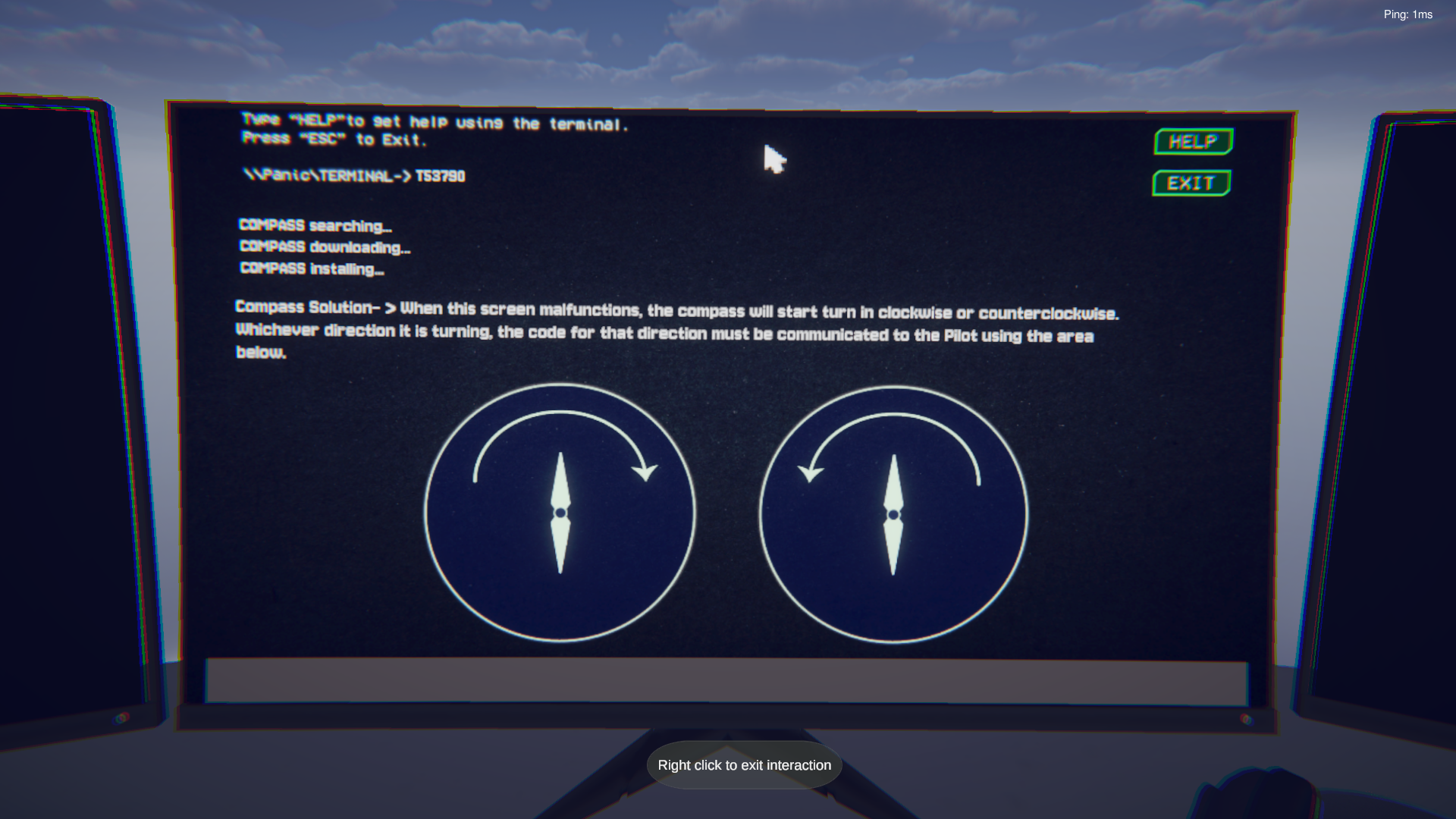1456x819 pixels.
Task: Click the COMPASS installing status line
Action: (312, 268)
